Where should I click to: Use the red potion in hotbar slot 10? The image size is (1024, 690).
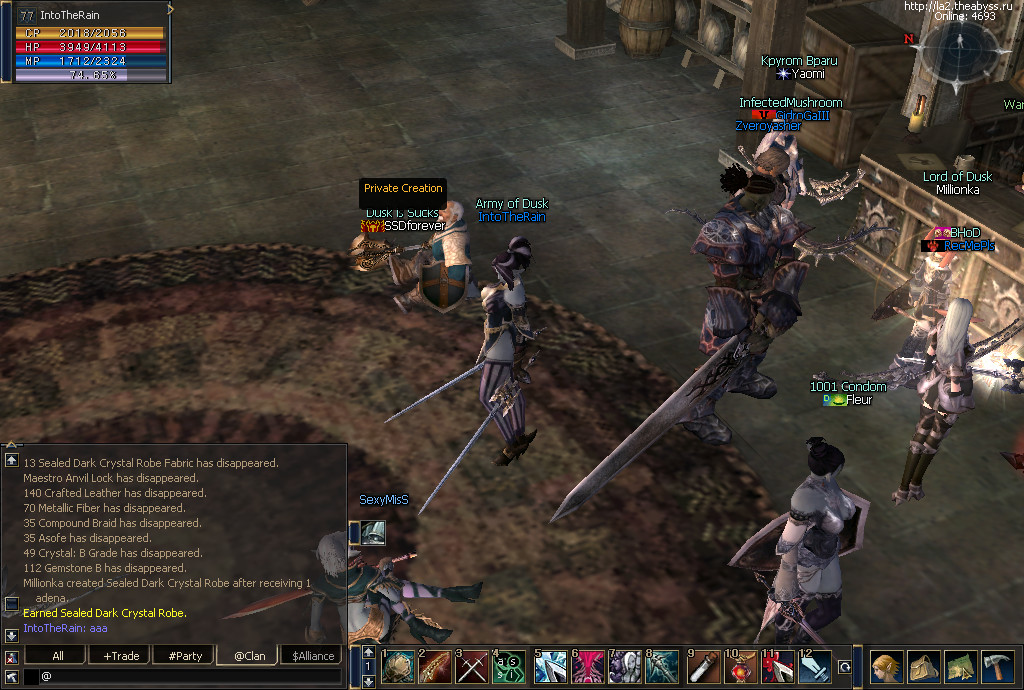click(741, 667)
